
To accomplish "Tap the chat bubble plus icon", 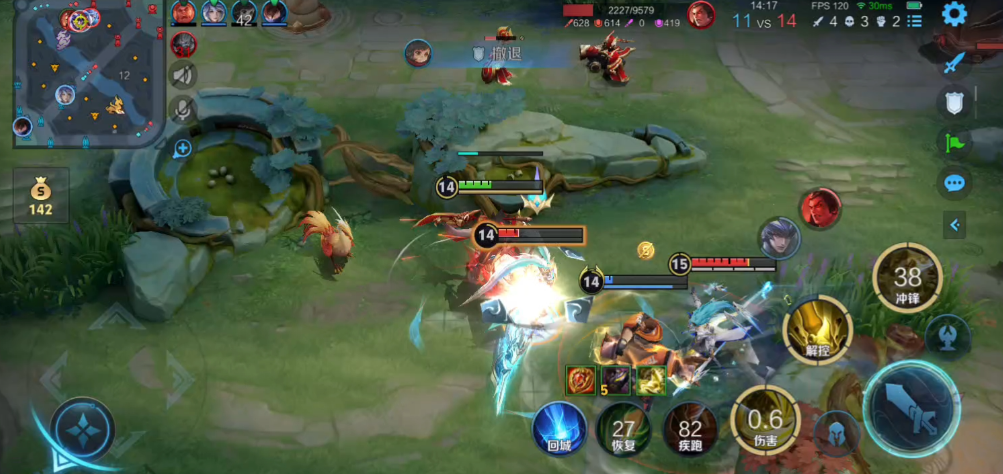I will [x=182, y=149].
